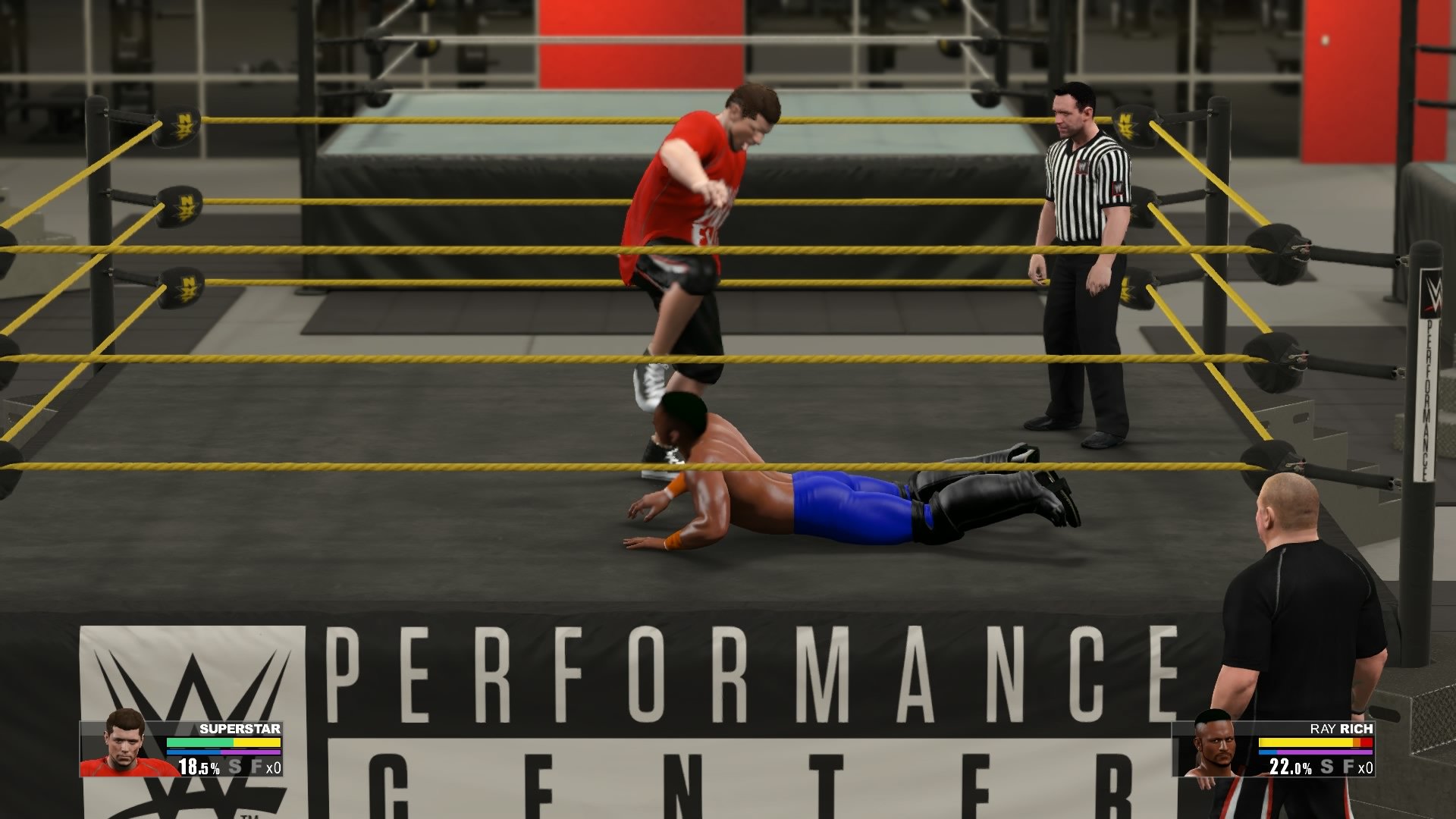Click the S signature indicator beside Ray Rich
Screen dimensions: 1456x819
click(1326, 767)
